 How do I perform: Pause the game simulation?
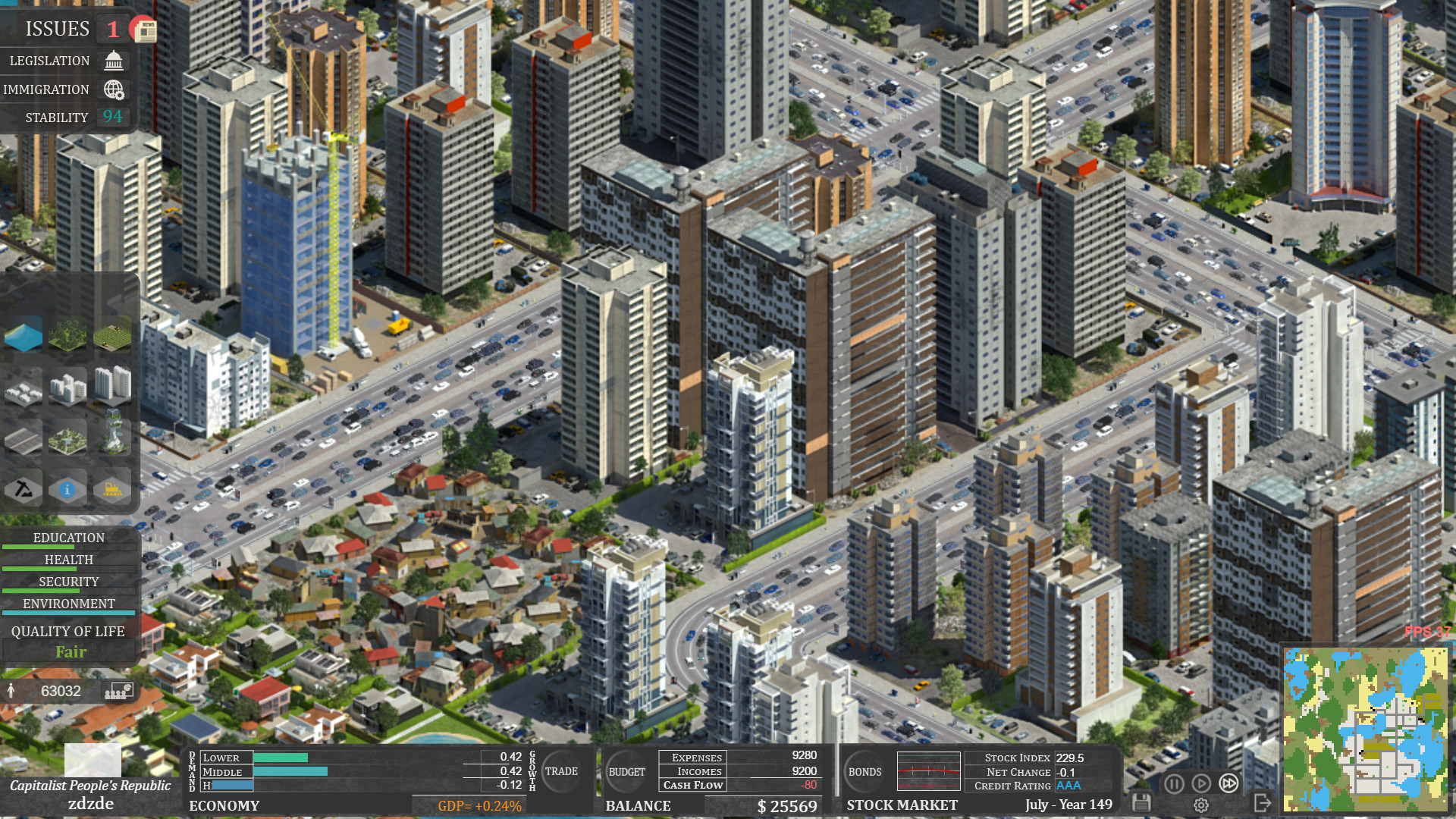1174,785
